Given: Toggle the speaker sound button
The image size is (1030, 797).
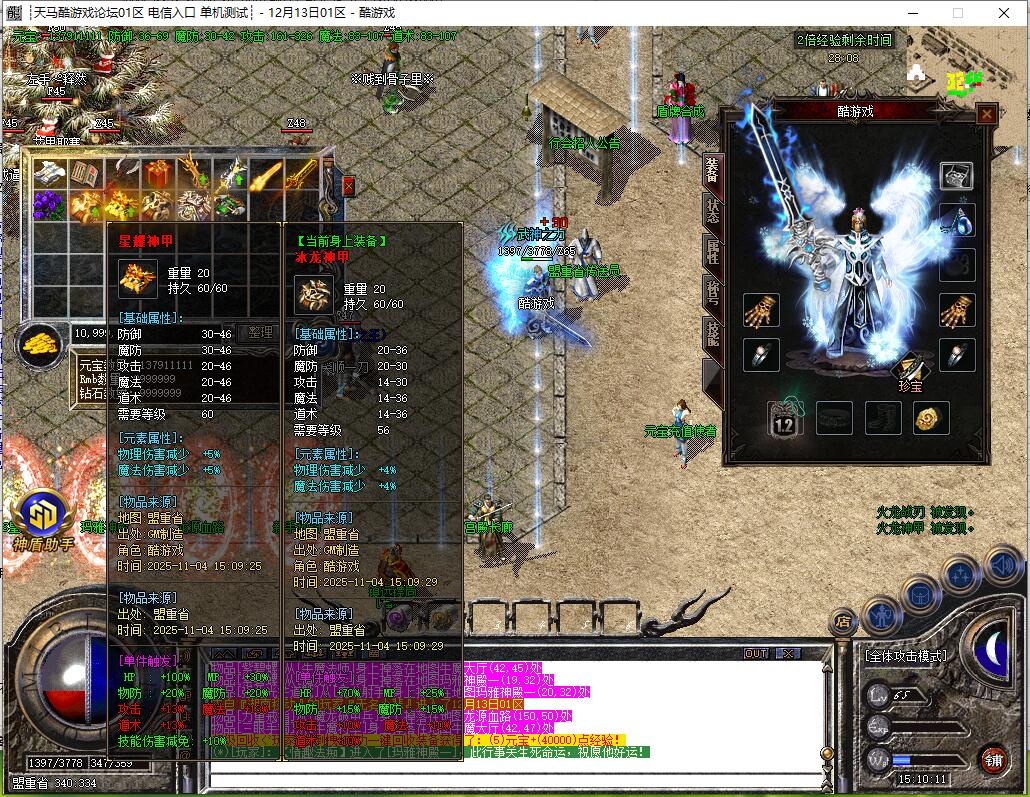Looking at the screenshot, I should [1001, 566].
